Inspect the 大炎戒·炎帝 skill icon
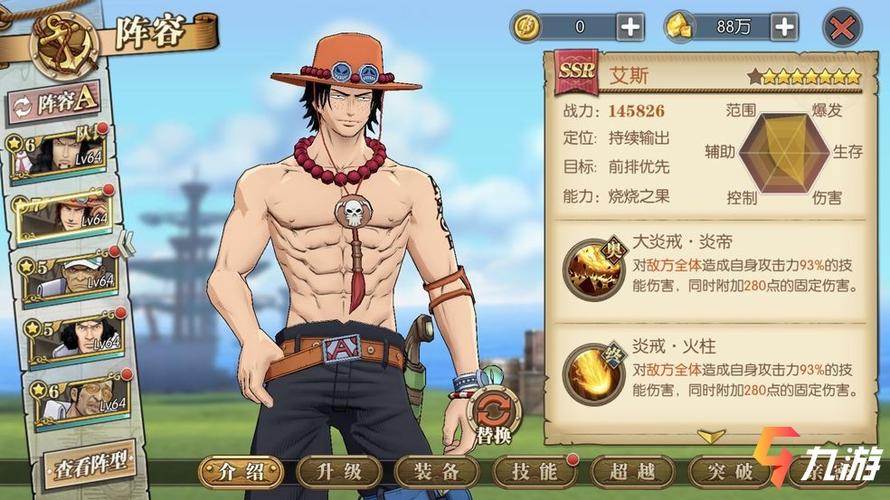The image size is (890, 500). point(593,269)
